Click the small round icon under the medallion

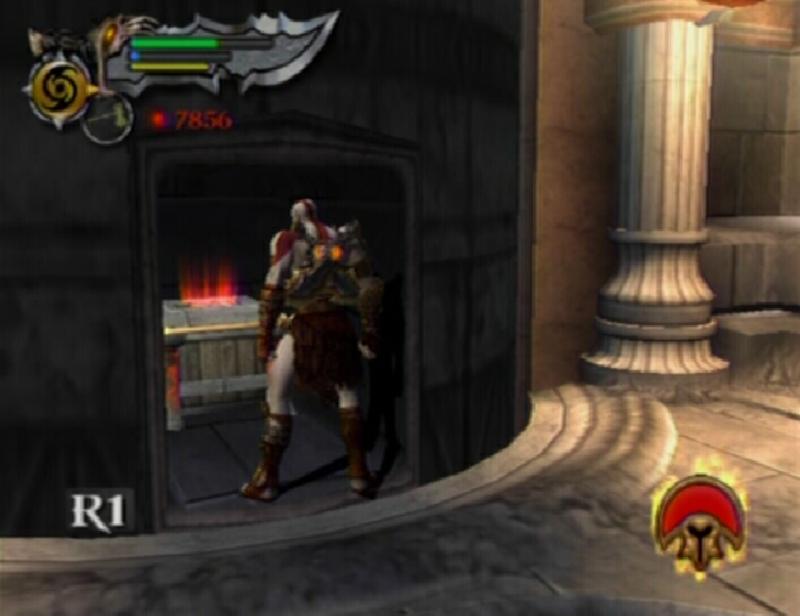click(106, 120)
